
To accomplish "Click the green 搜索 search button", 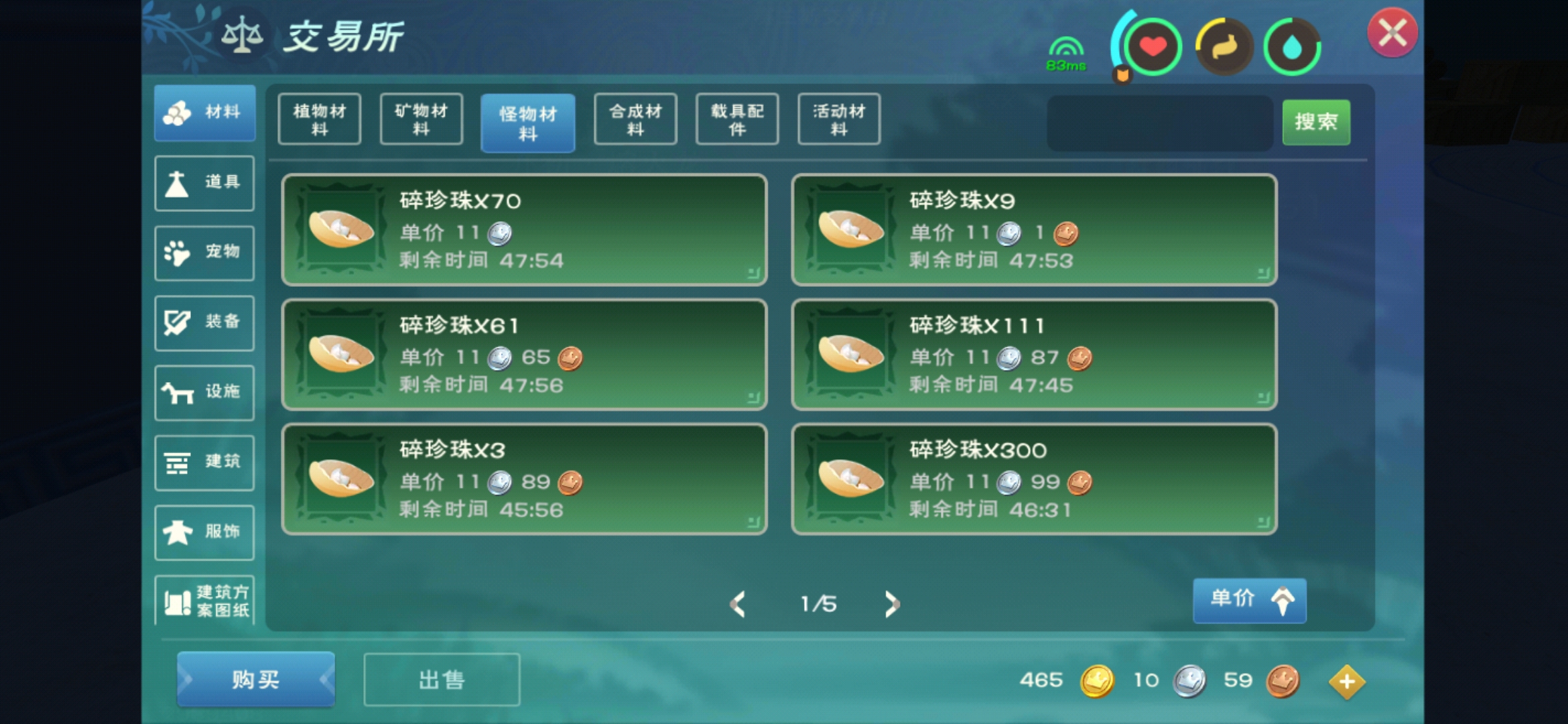I will [1316, 122].
